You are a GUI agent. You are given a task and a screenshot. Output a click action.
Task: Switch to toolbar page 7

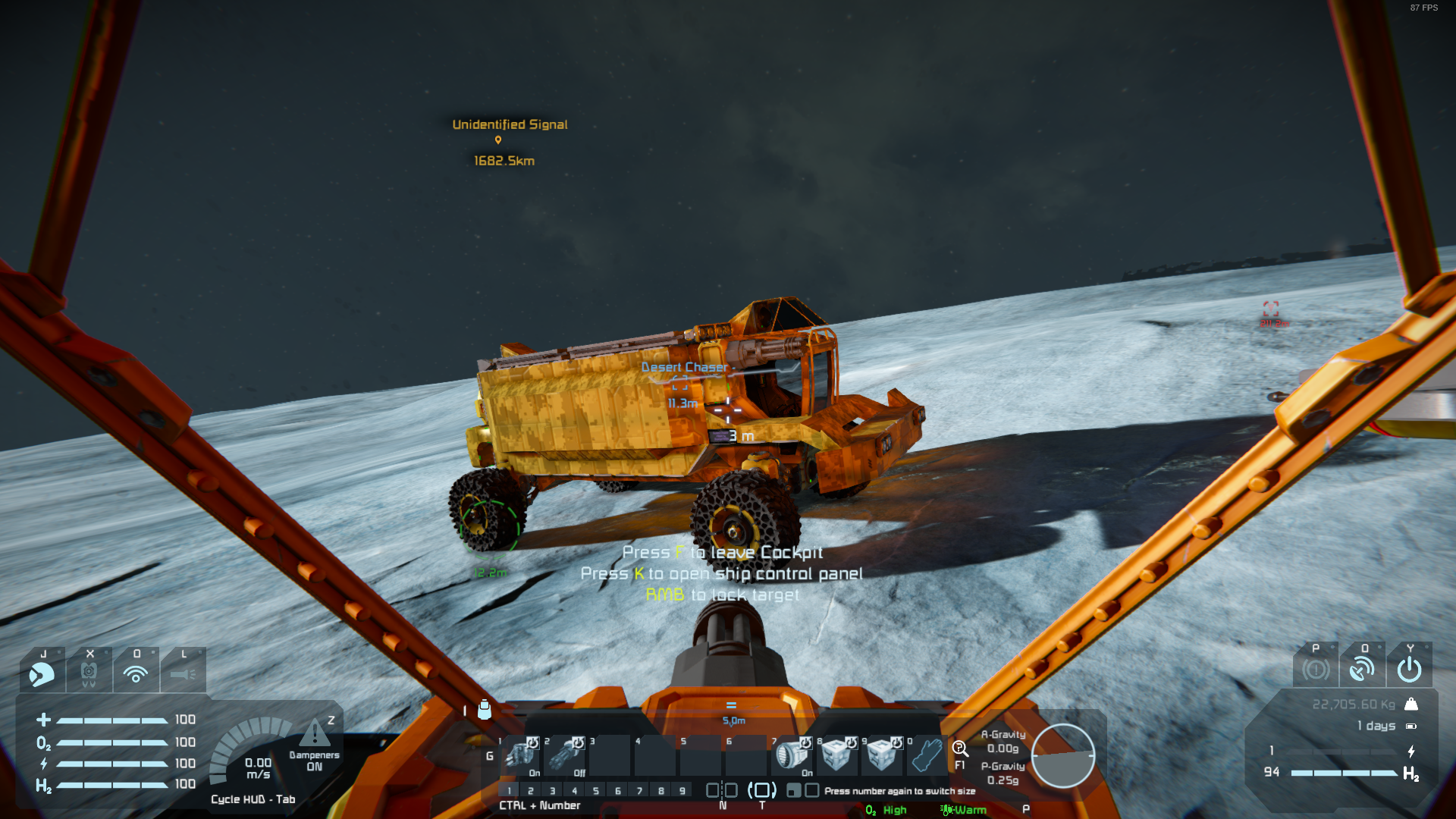[640, 791]
